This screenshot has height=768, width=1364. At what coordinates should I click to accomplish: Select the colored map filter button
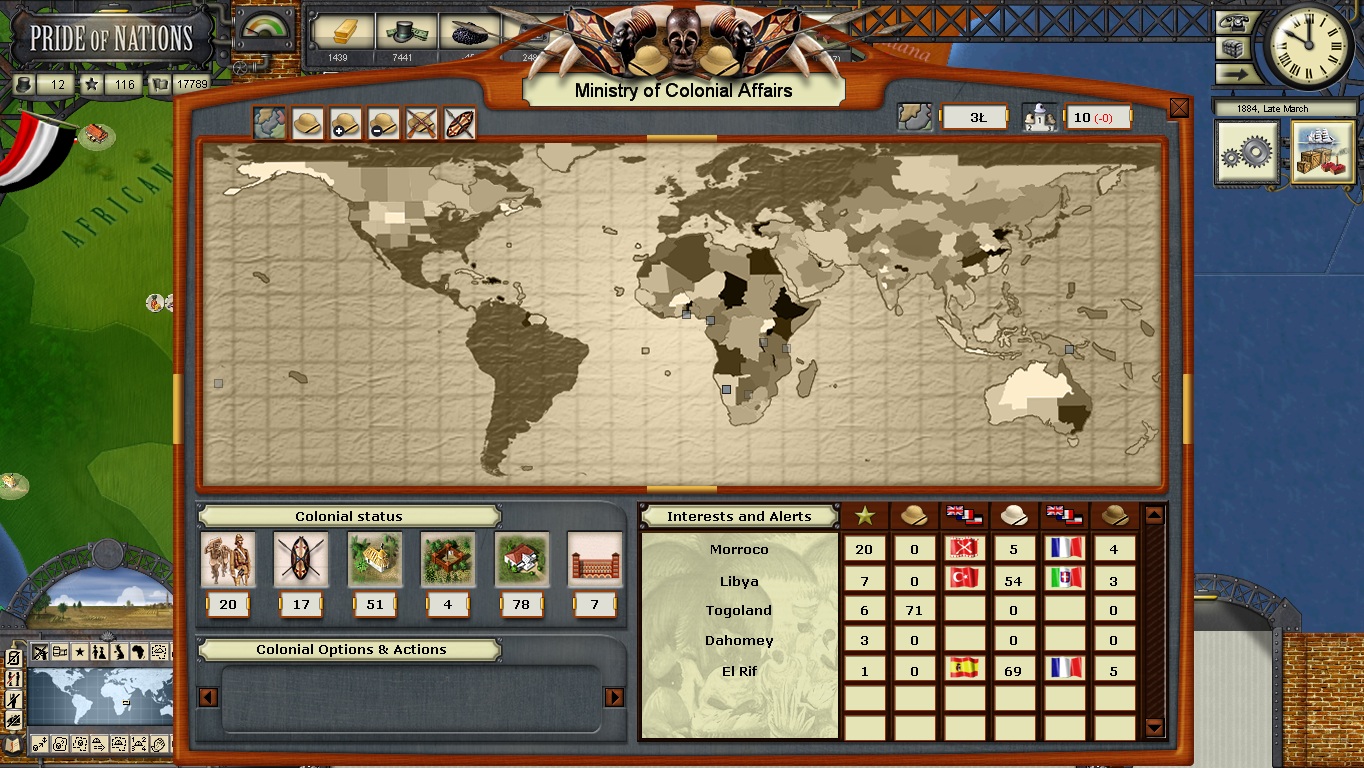(x=268, y=124)
